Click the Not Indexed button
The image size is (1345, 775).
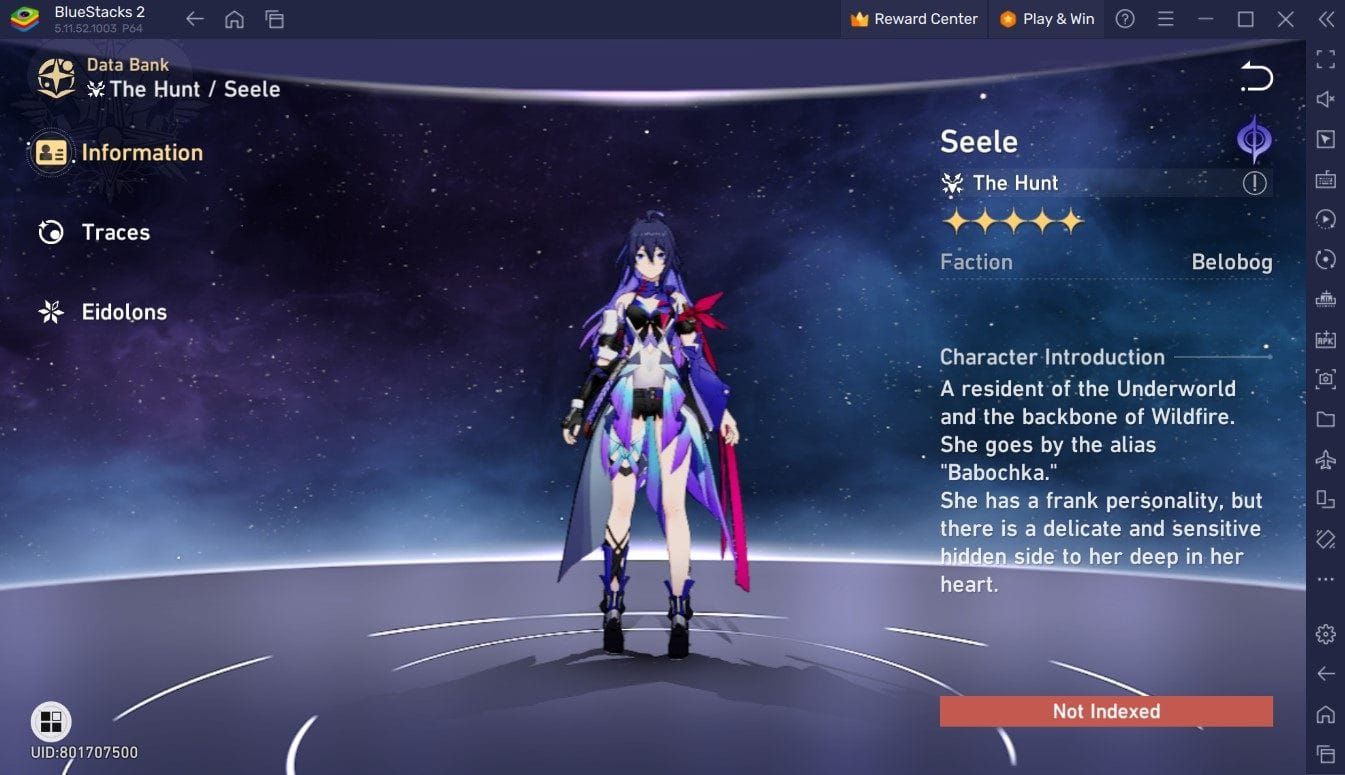[x=1106, y=711]
